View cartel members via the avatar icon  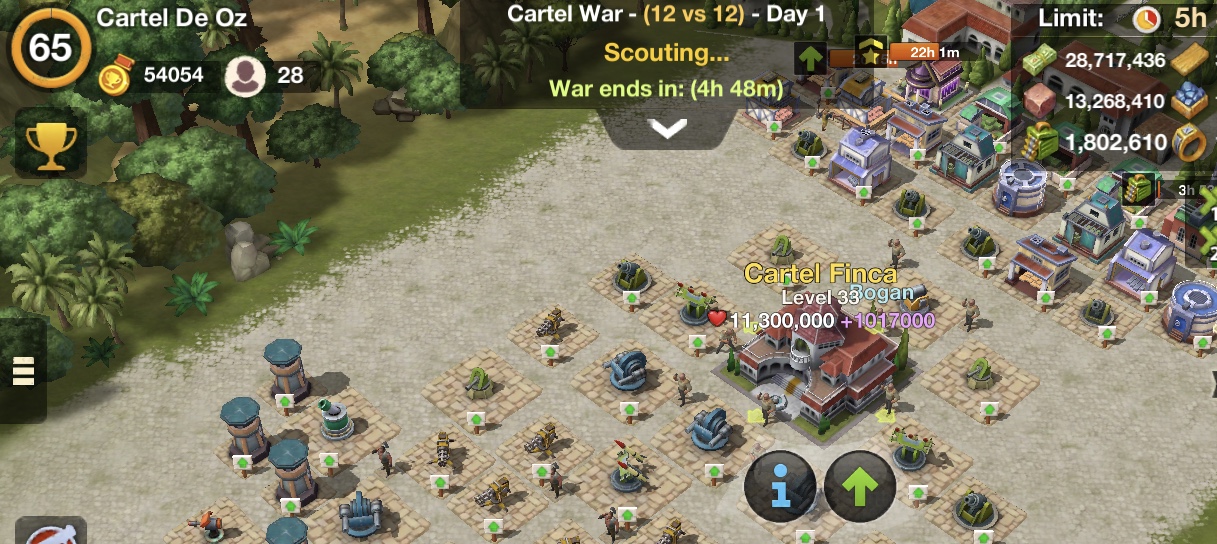(244, 76)
